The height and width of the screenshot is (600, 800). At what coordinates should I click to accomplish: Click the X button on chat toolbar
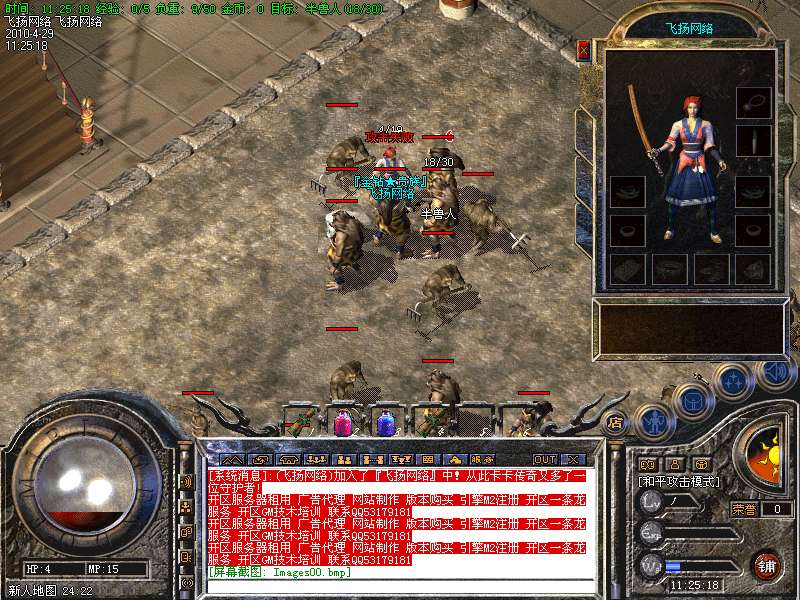(x=572, y=459)
